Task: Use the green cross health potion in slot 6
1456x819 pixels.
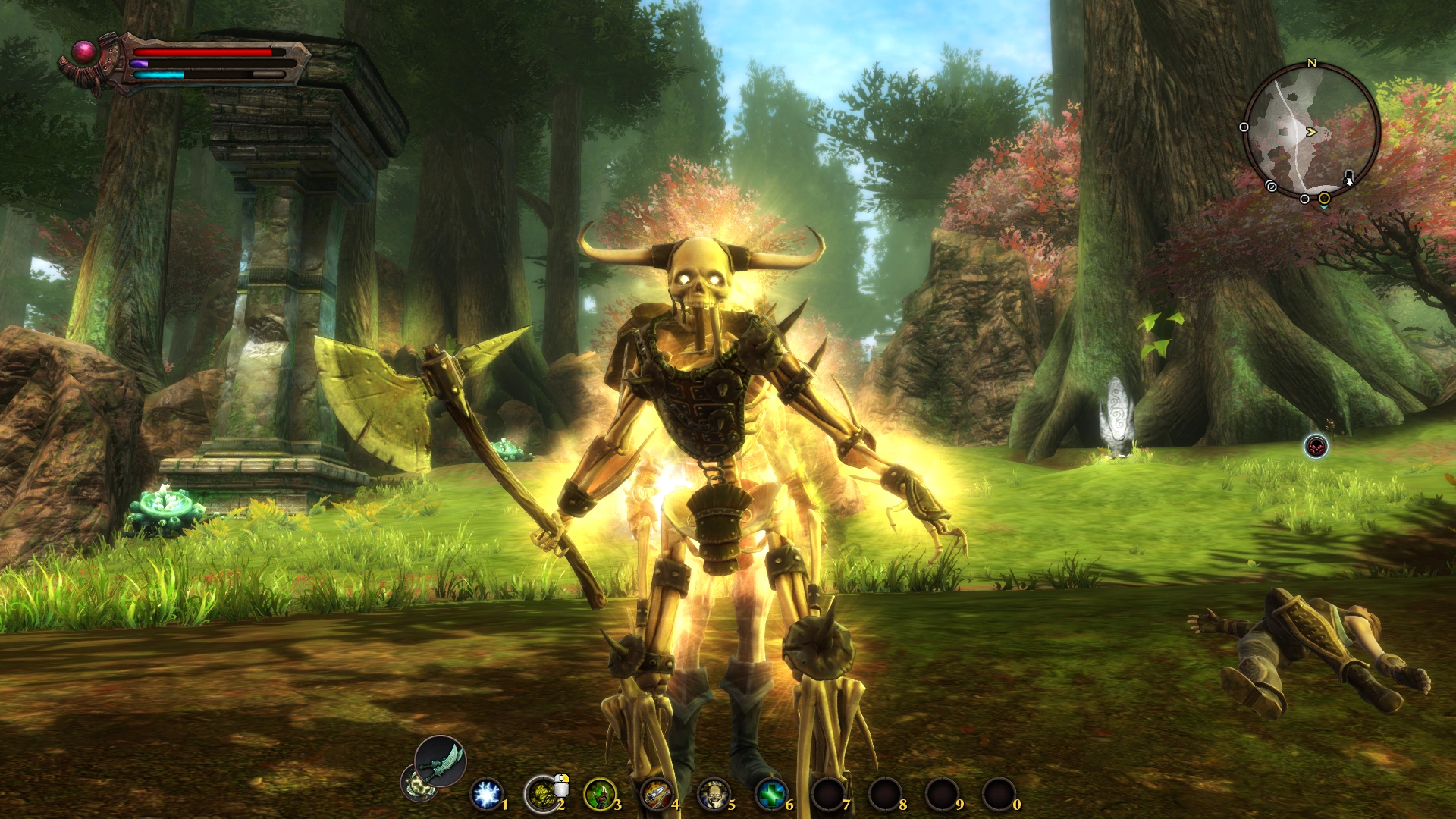Action: [x=772, y=793]
